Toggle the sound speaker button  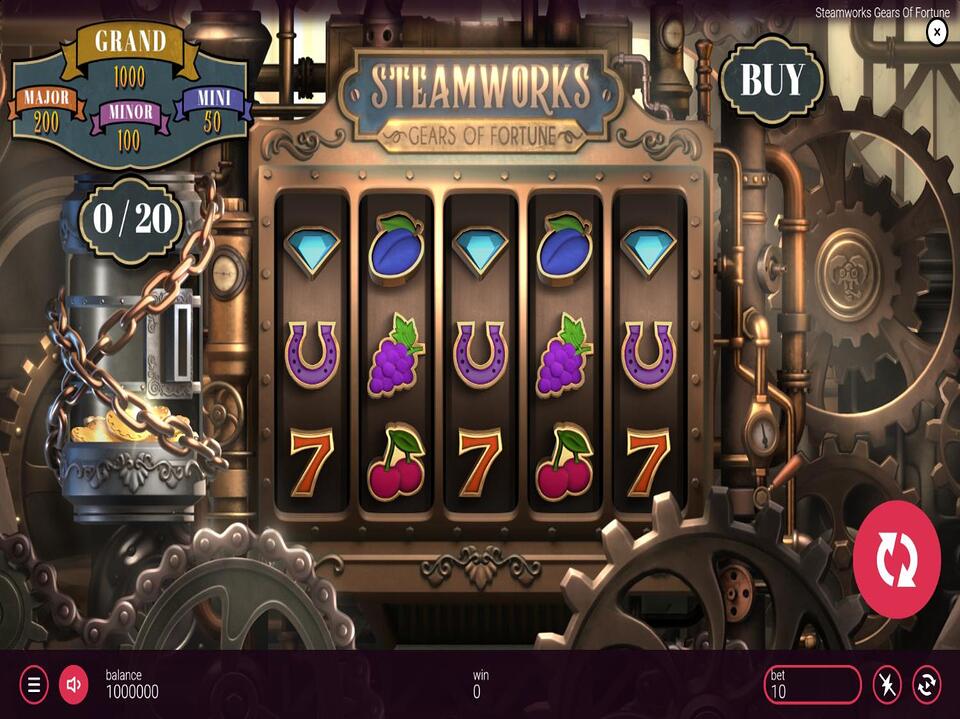click(73, 685)
